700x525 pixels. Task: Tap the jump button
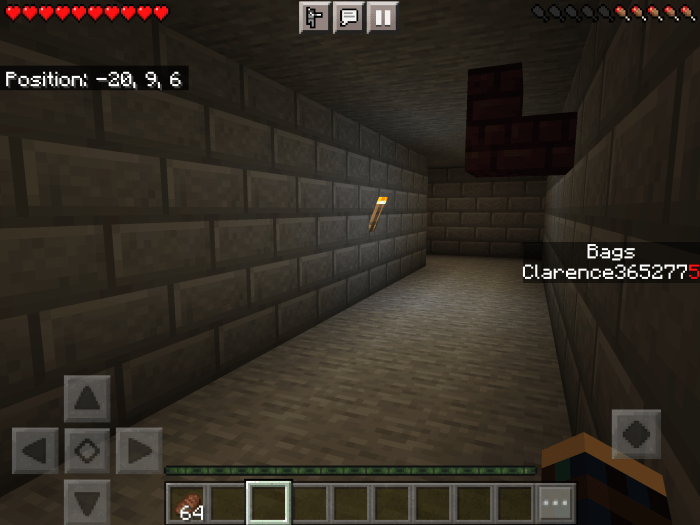coord(636,435)
